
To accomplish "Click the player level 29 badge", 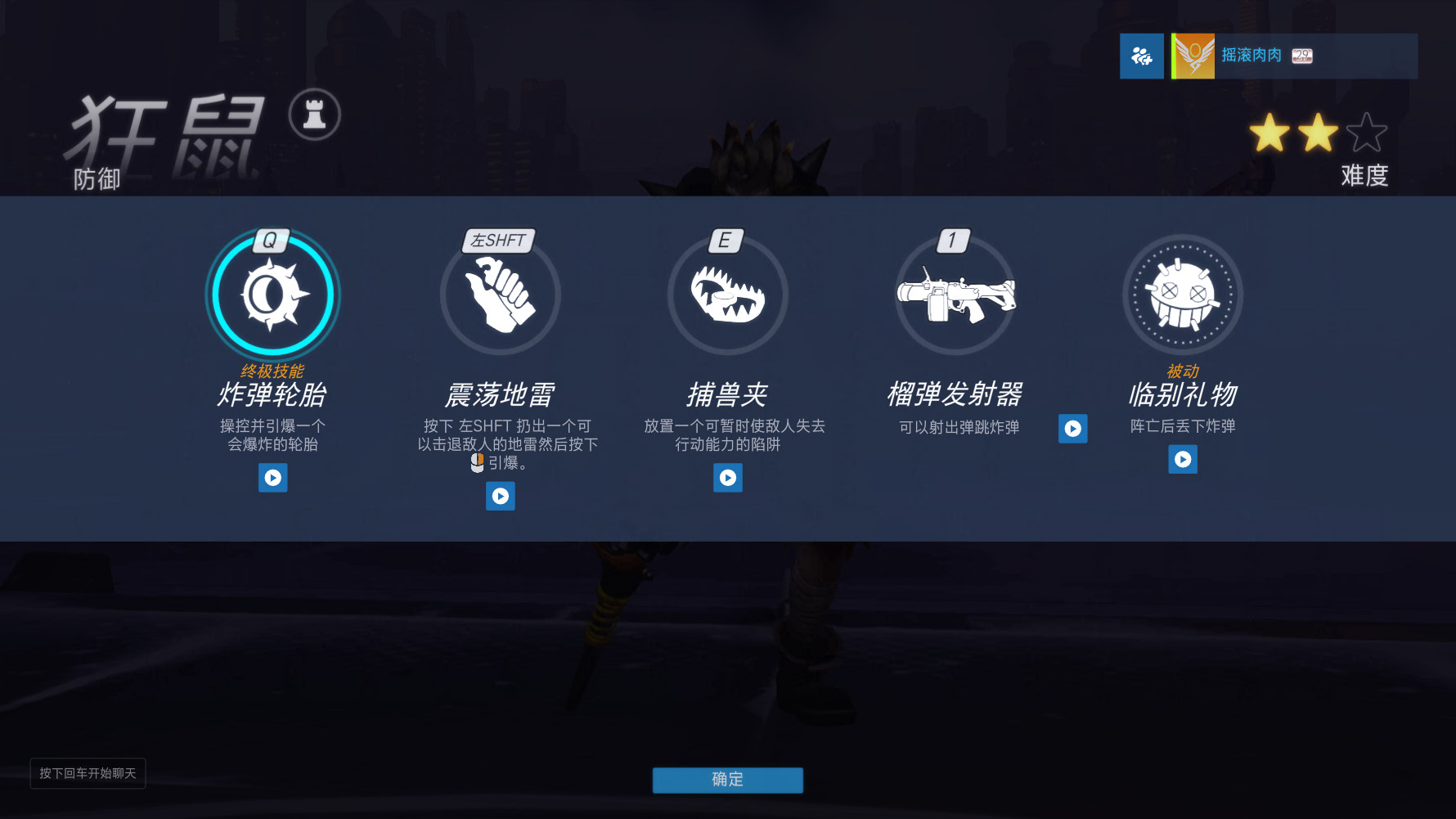I will 1301,56.
